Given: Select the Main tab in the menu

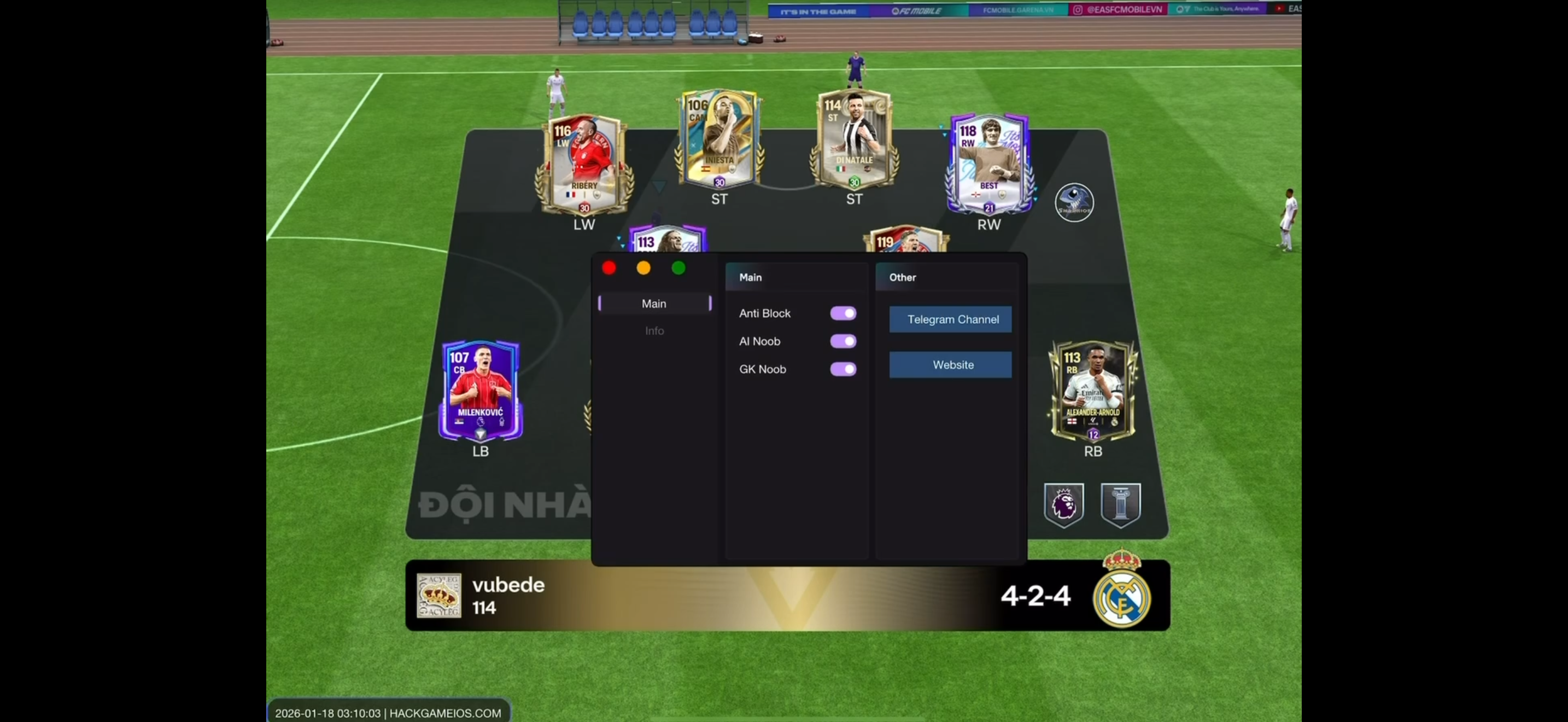Looking at the screenshot, I should (654, 303).
